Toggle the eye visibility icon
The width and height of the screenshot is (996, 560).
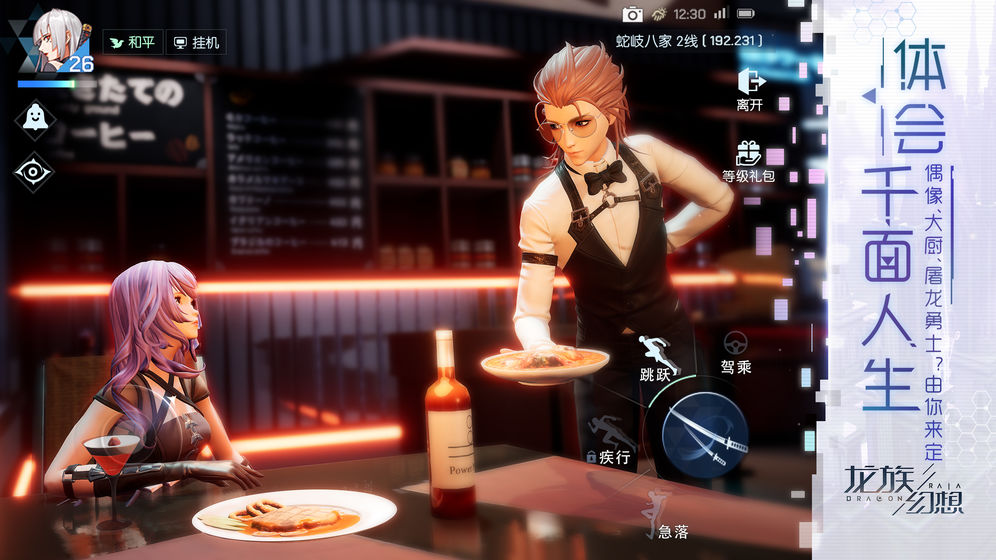33,171
